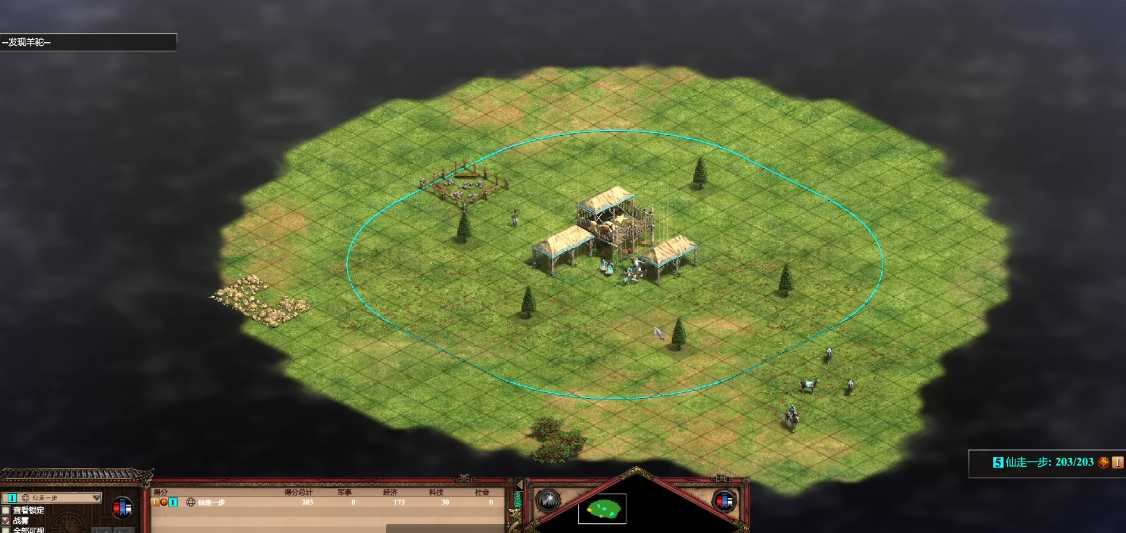Click the flags icon beside the player dropdown
This screenshot has width=1126, height=533.
tap(123, 507)
